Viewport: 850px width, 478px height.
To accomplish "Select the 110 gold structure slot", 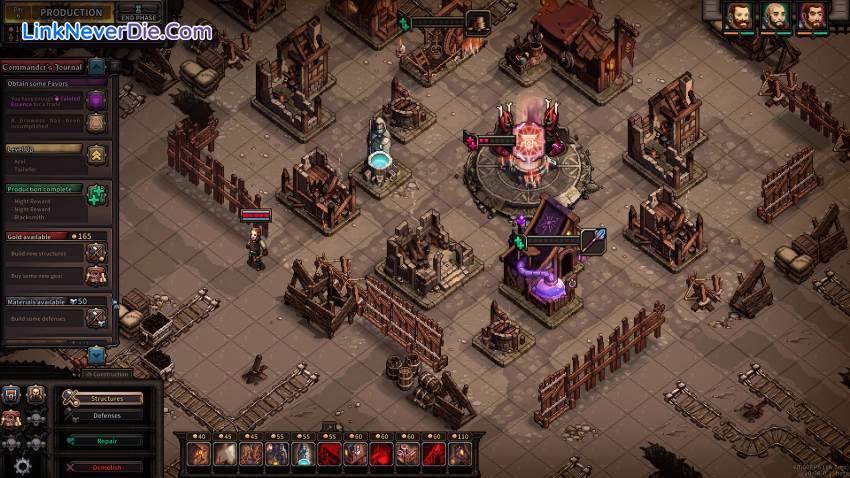I will pos(459,455).
